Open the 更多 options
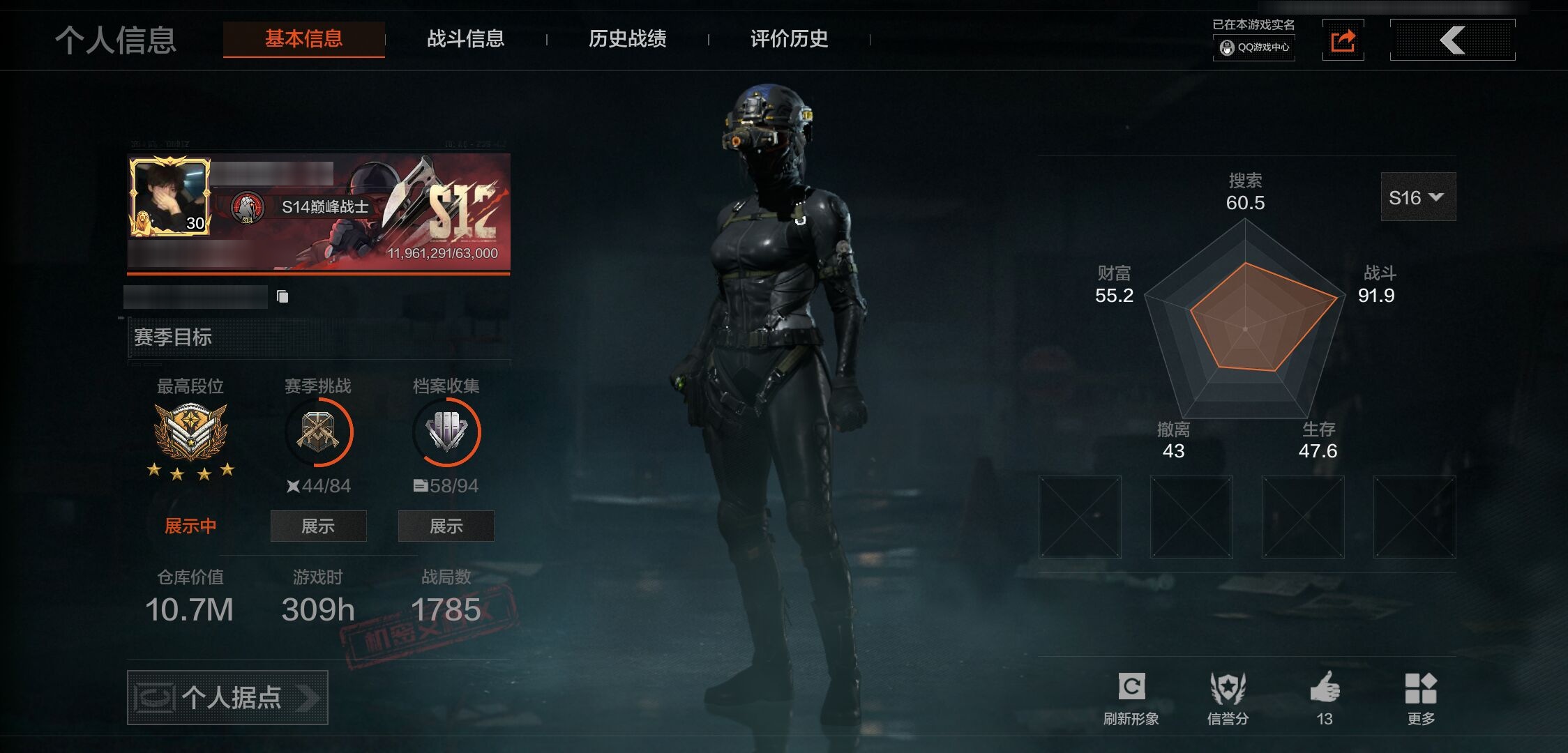 1421,698
